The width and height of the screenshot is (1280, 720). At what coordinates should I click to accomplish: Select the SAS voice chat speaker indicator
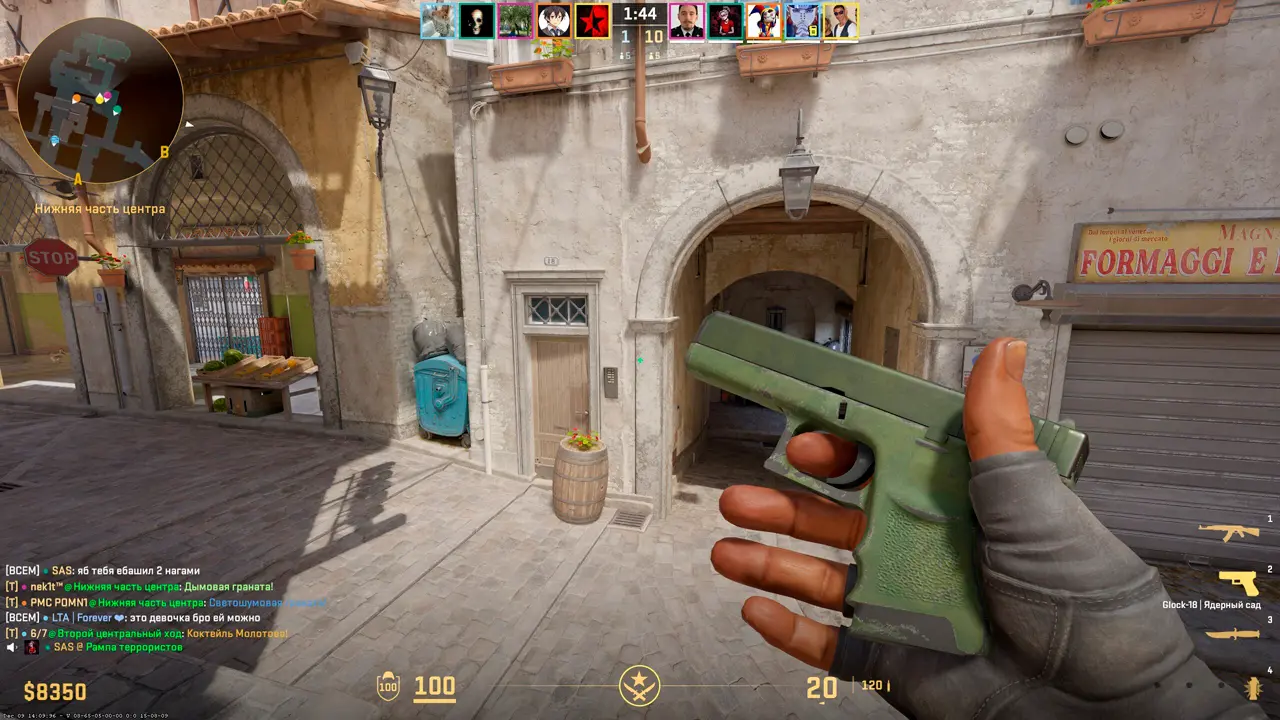click(12, 648)
